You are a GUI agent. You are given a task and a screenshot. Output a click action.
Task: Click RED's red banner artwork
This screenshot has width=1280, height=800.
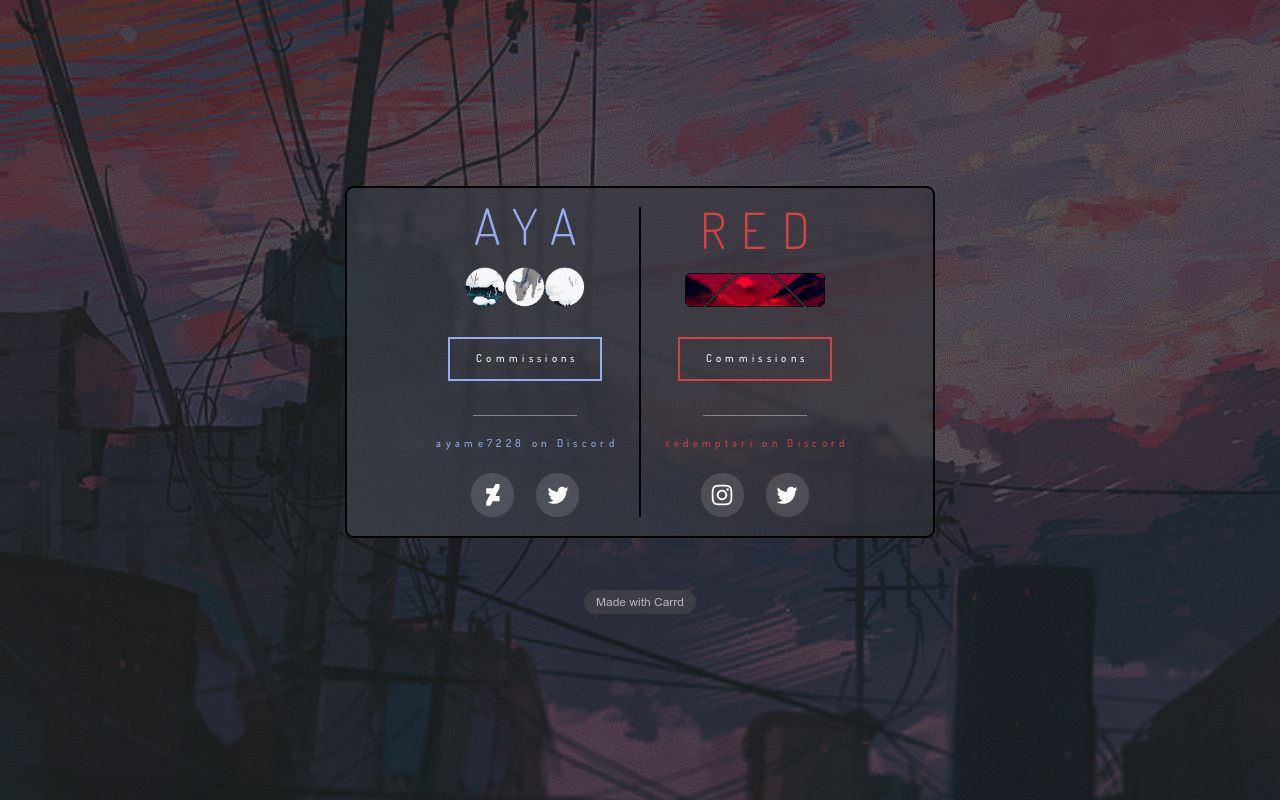(x=755, y=289)
